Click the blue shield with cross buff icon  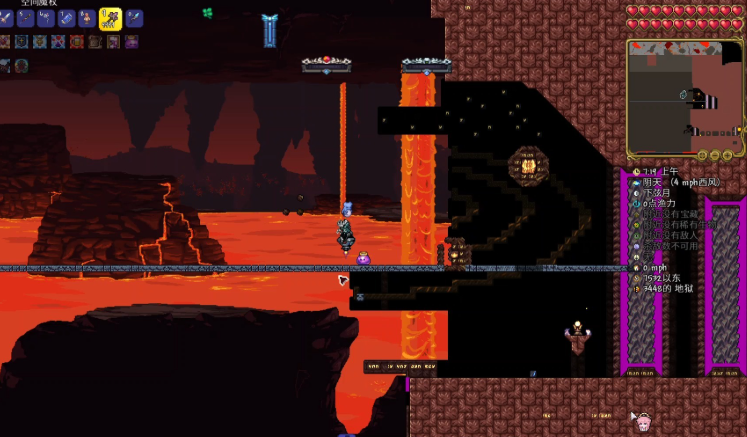click(x=21, y=41)
